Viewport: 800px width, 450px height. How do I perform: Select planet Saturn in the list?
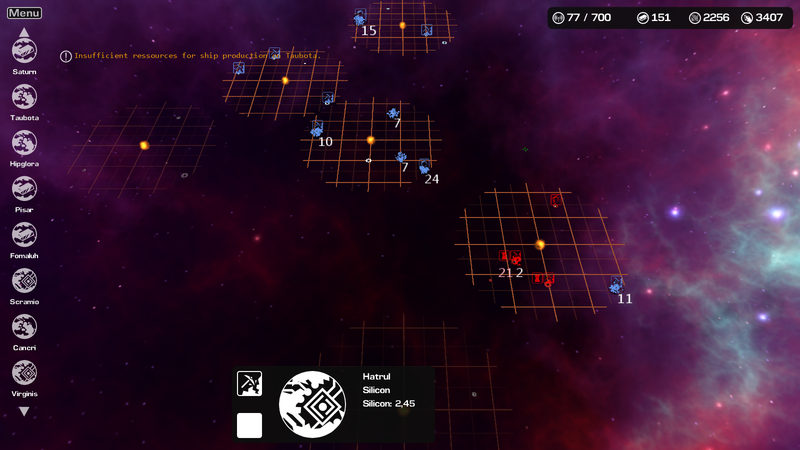tap(24, 51)
